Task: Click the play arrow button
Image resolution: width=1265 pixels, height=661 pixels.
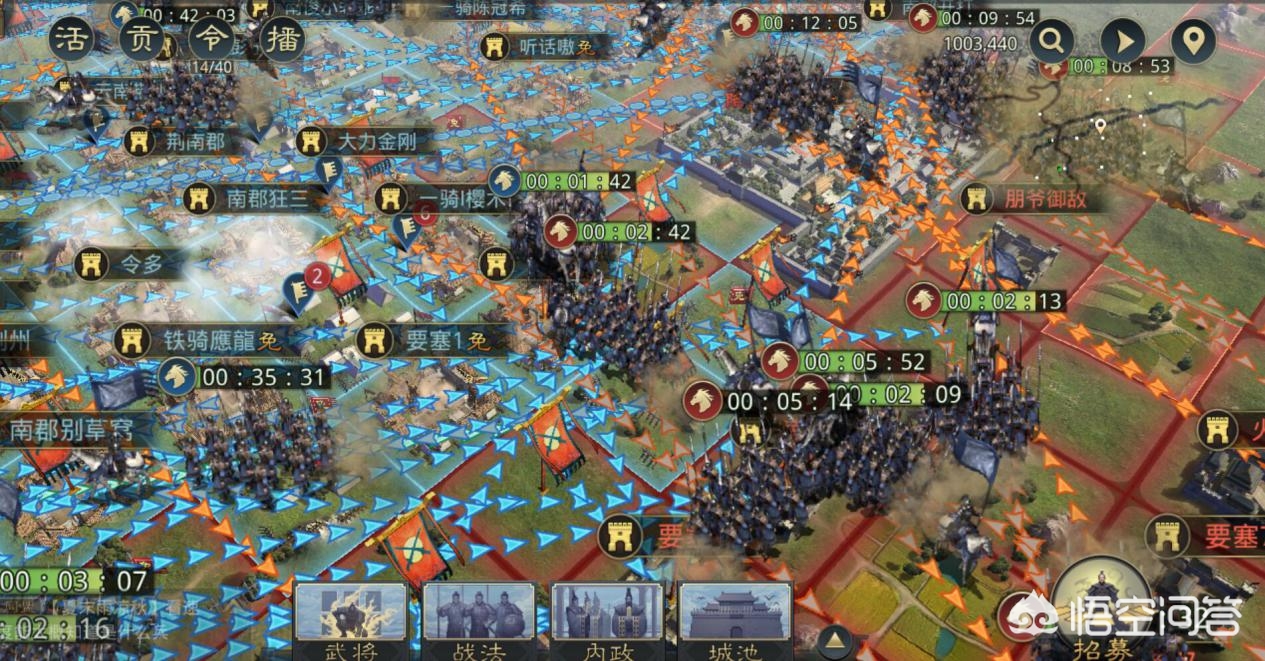Action: [x=1123, y=41]
